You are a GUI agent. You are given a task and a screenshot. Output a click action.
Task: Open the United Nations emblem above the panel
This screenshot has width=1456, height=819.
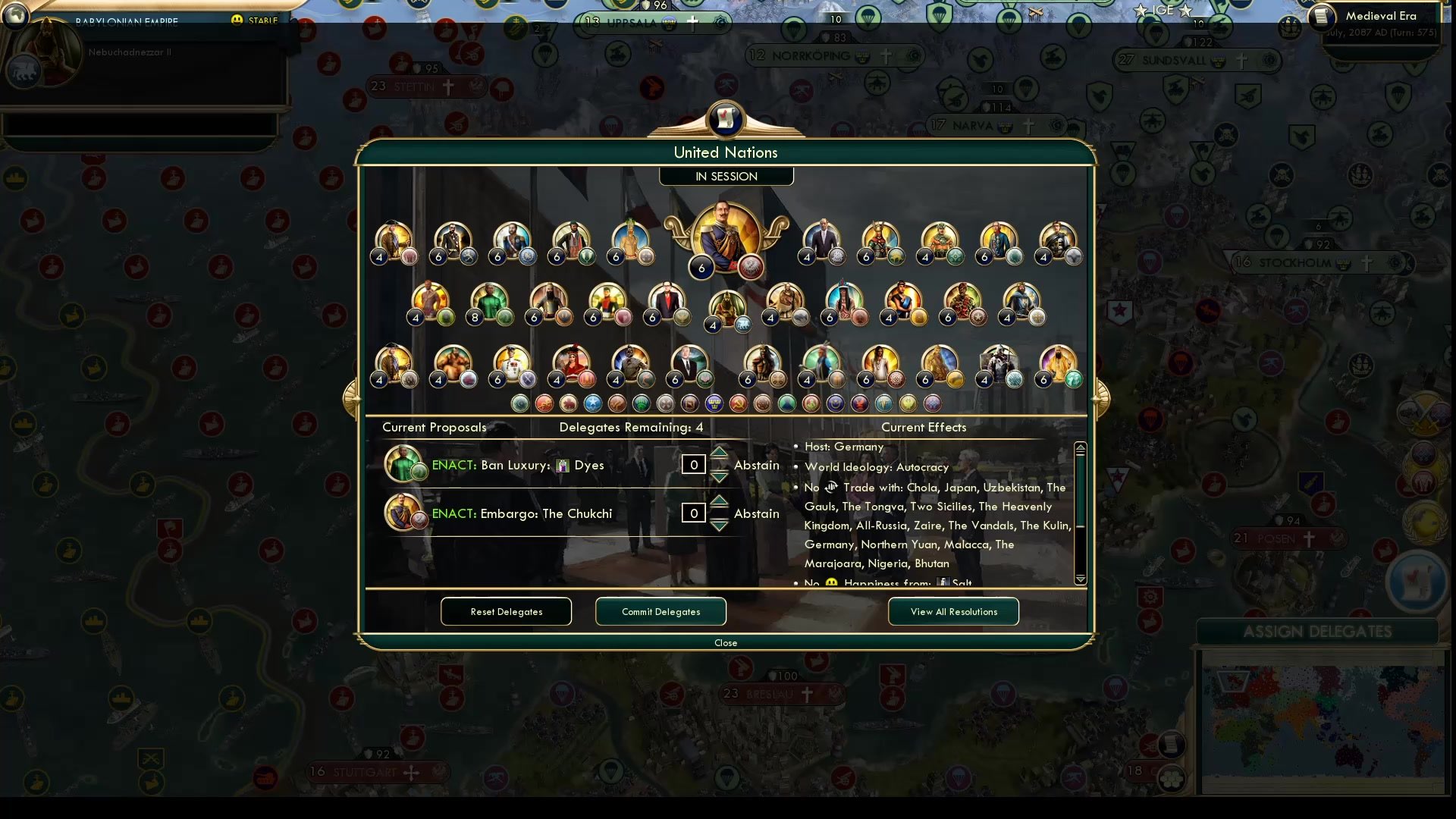725,119
